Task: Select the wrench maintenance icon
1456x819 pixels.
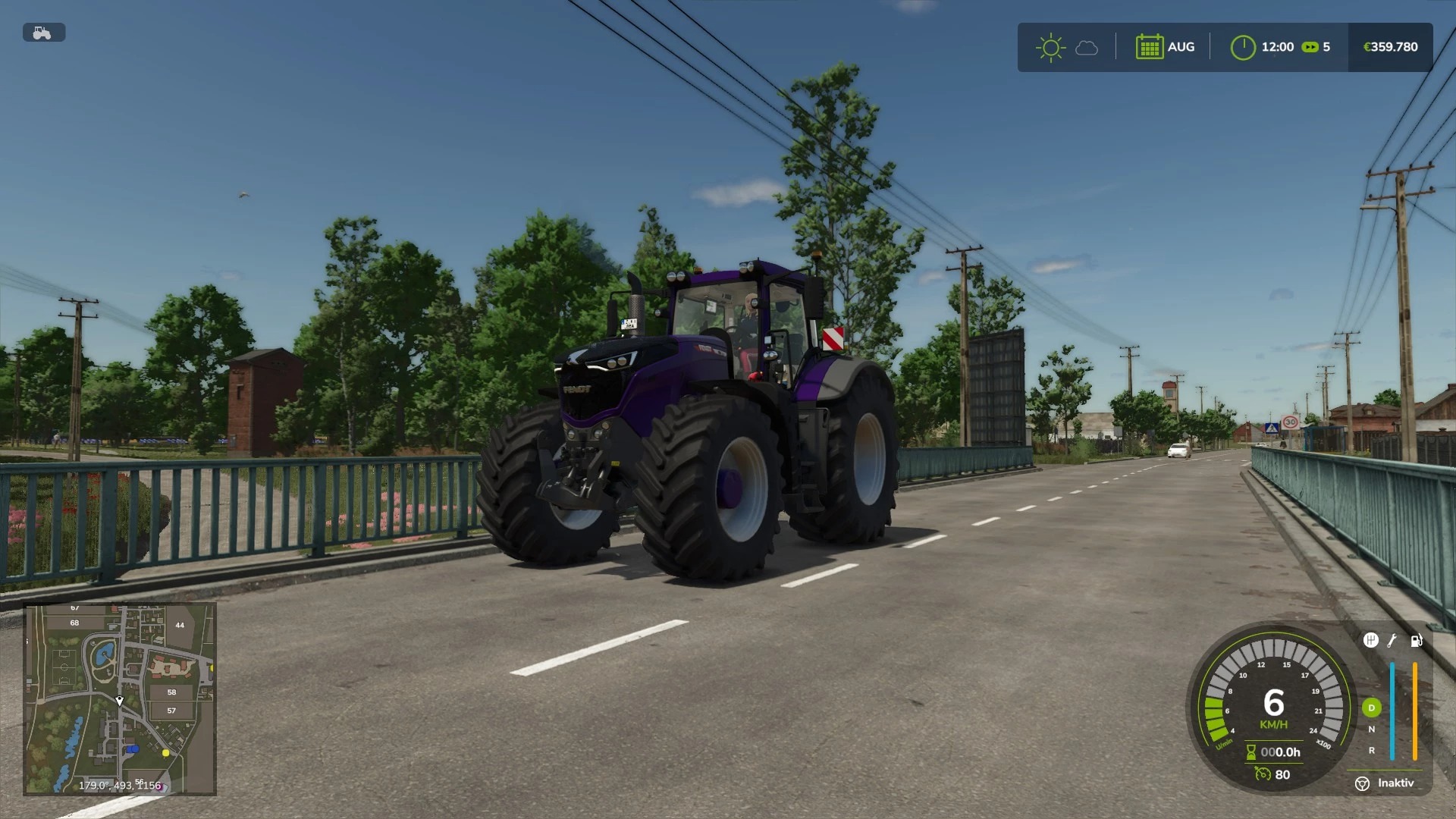Action: click(x=1392, y=640)
